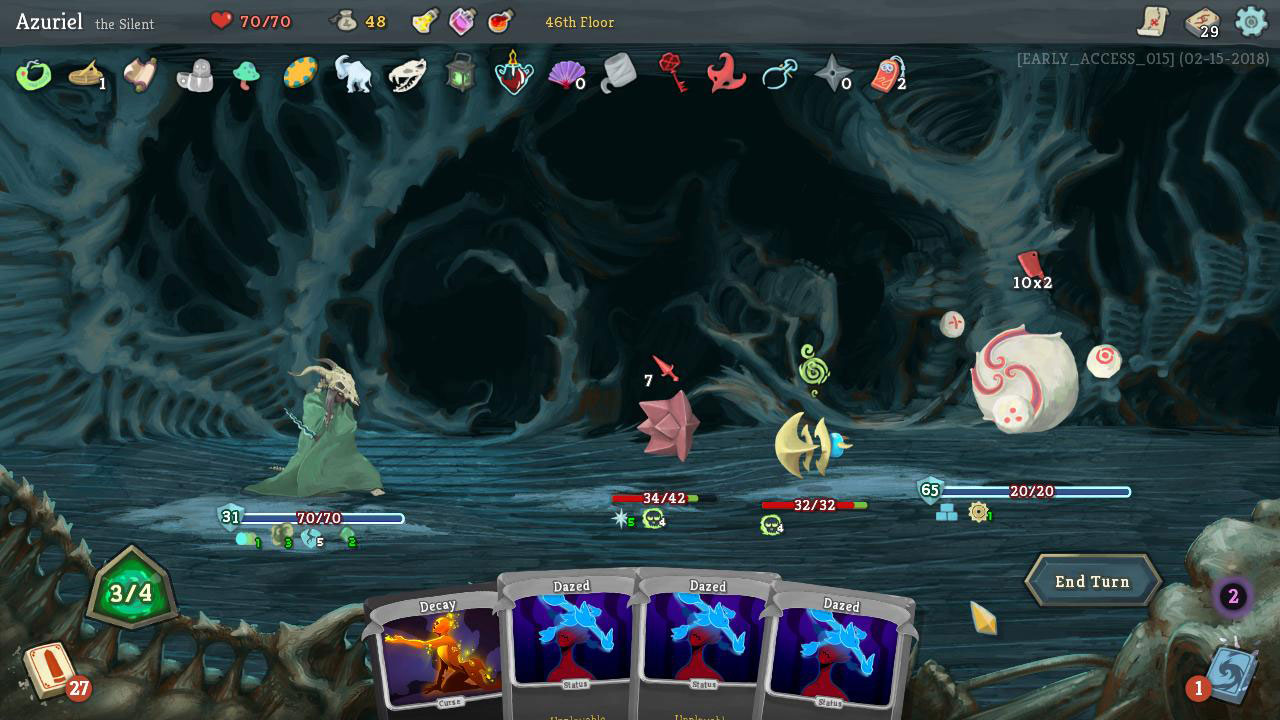Inspect the white beast relic in the relic bar
1280x720 pixels.
point(355,75)
